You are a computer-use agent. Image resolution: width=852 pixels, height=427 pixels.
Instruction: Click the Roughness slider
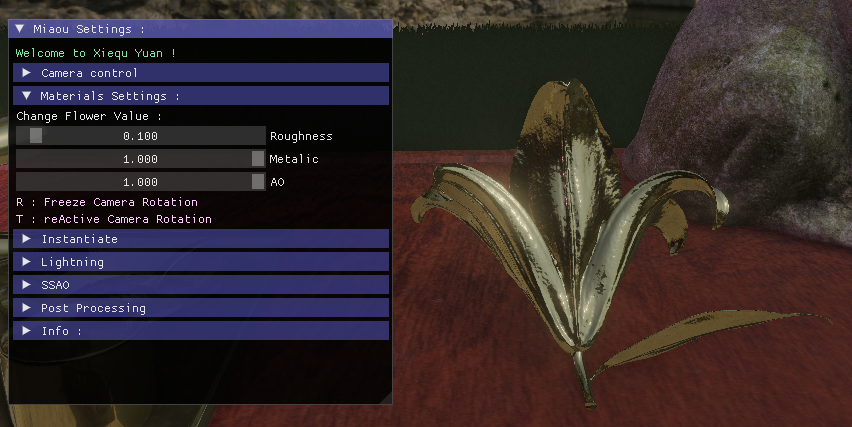(x=140, y=136)
